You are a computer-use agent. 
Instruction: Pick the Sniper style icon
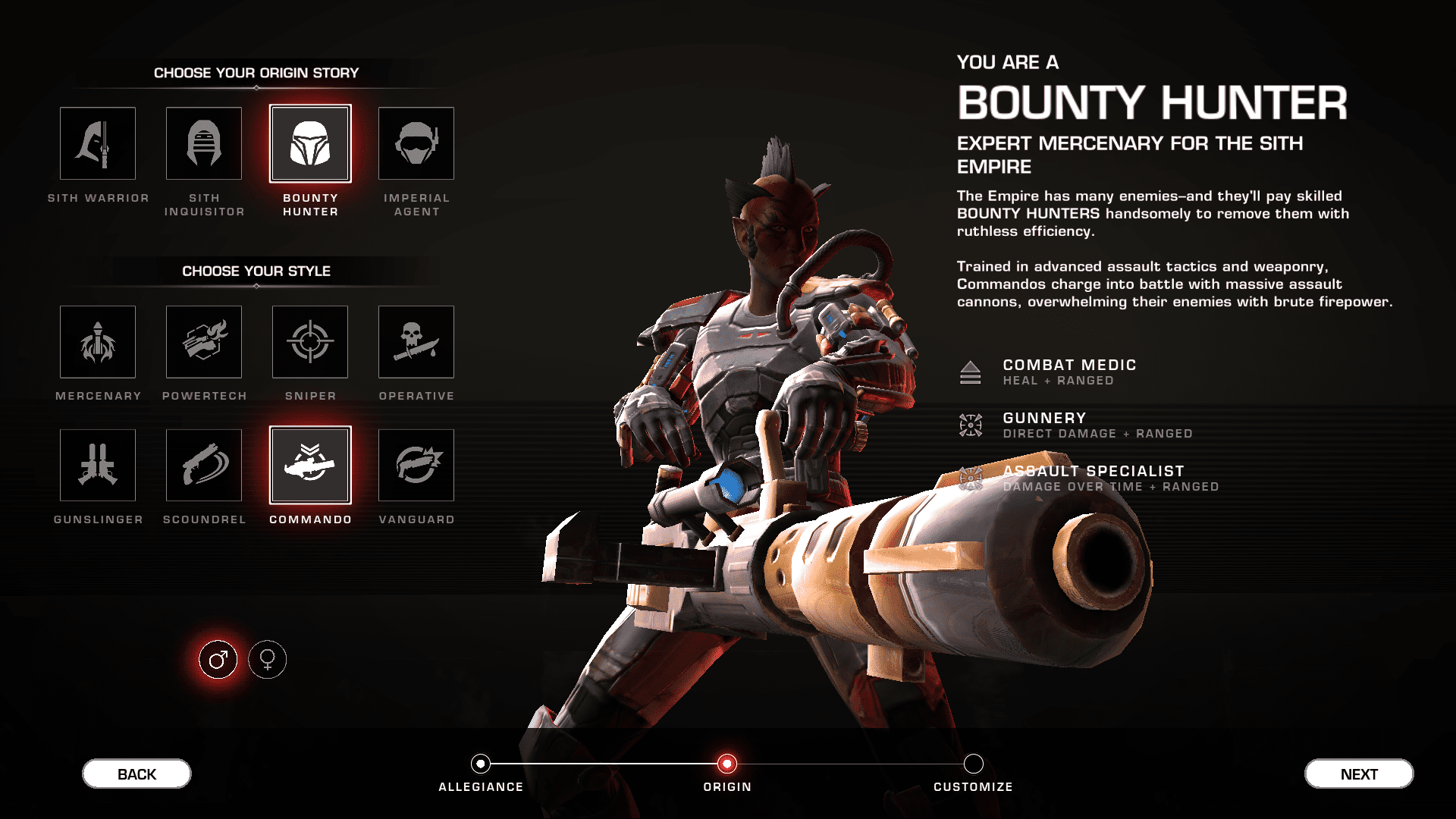(x=309, y=341)
